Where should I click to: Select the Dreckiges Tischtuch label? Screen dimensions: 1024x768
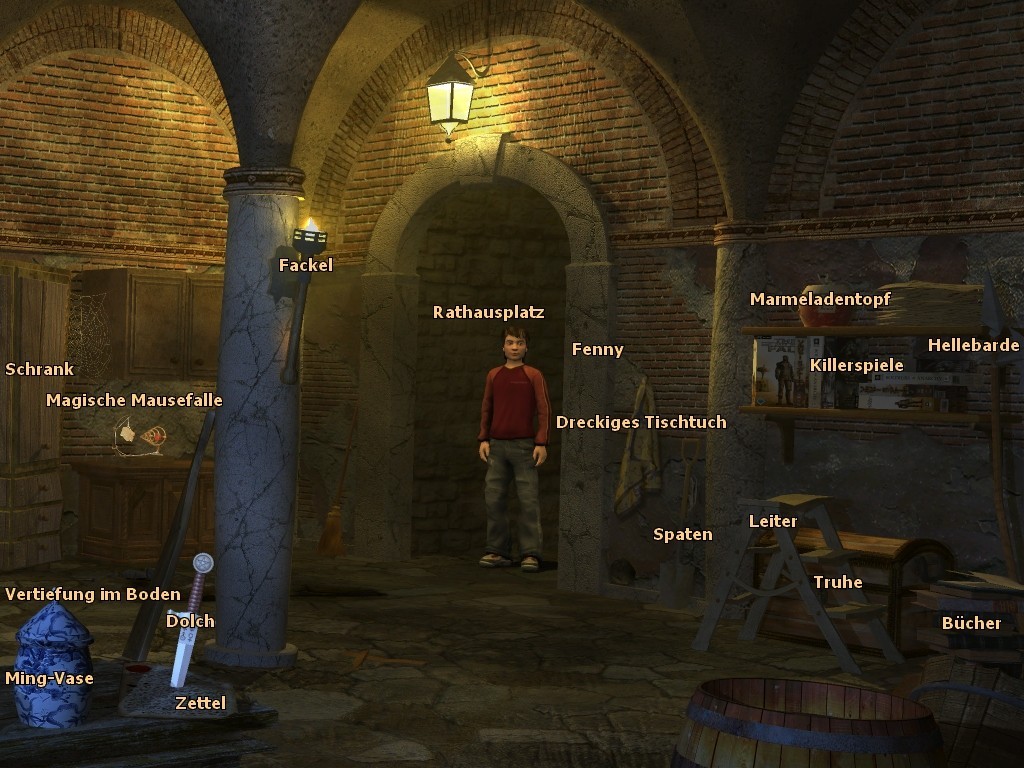pos(641,422)
